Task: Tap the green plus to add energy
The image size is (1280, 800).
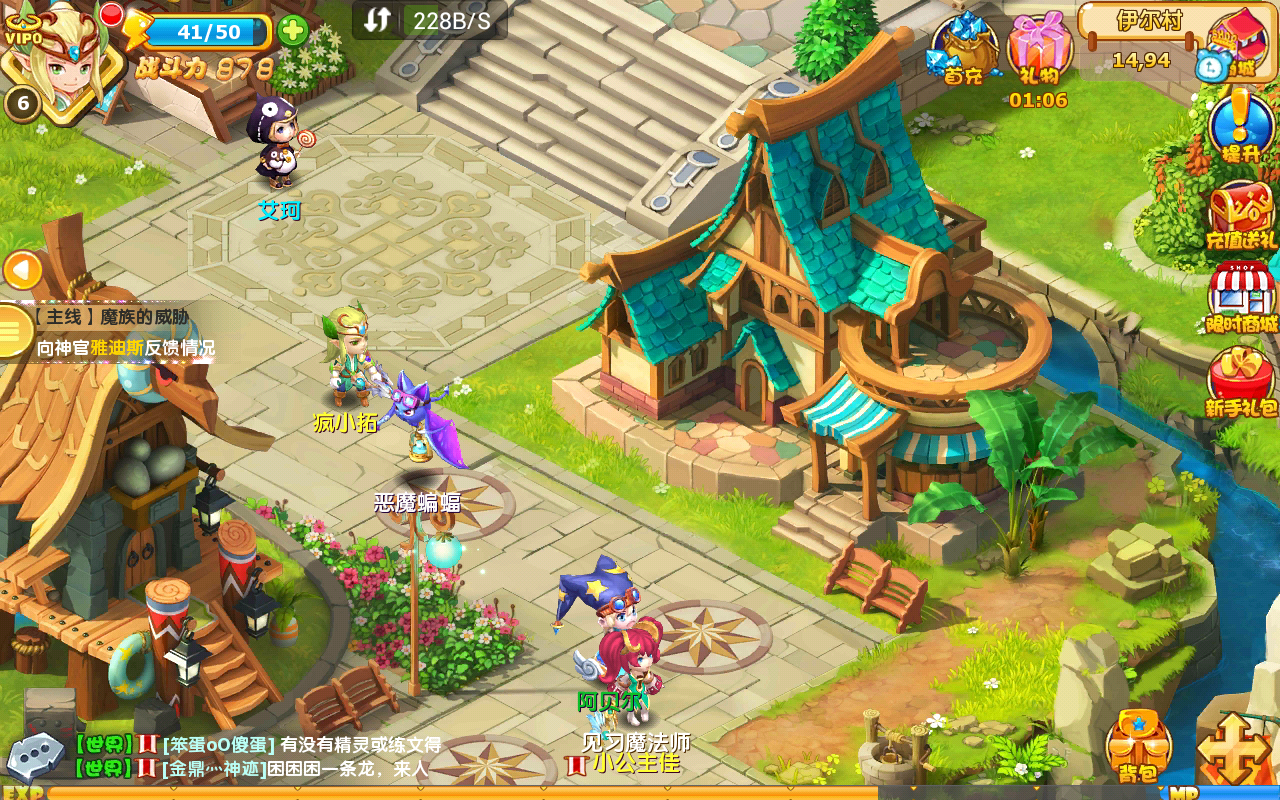Action: (292, 31)
